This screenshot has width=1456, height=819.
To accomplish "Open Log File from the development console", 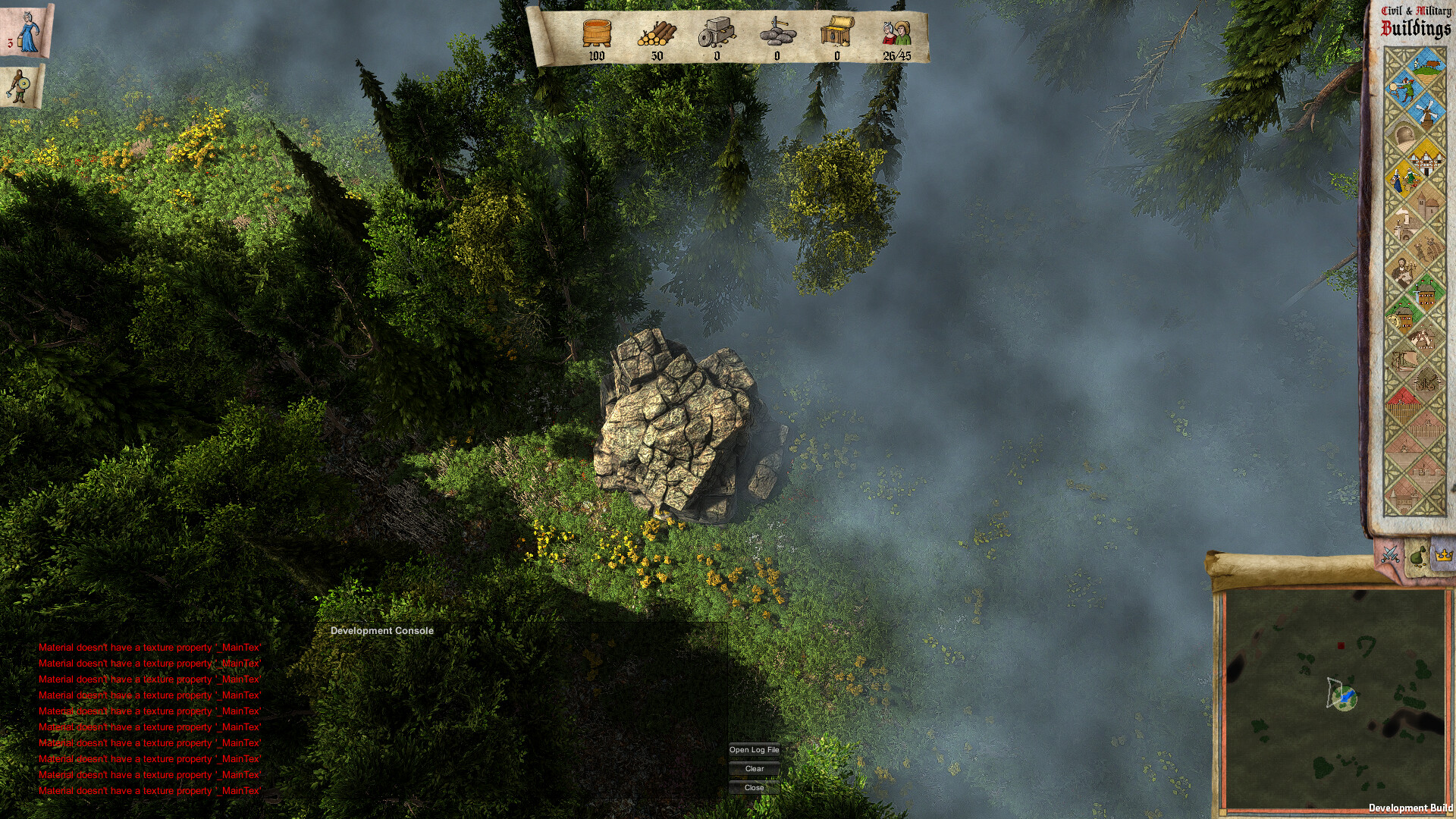I will 754,750.
